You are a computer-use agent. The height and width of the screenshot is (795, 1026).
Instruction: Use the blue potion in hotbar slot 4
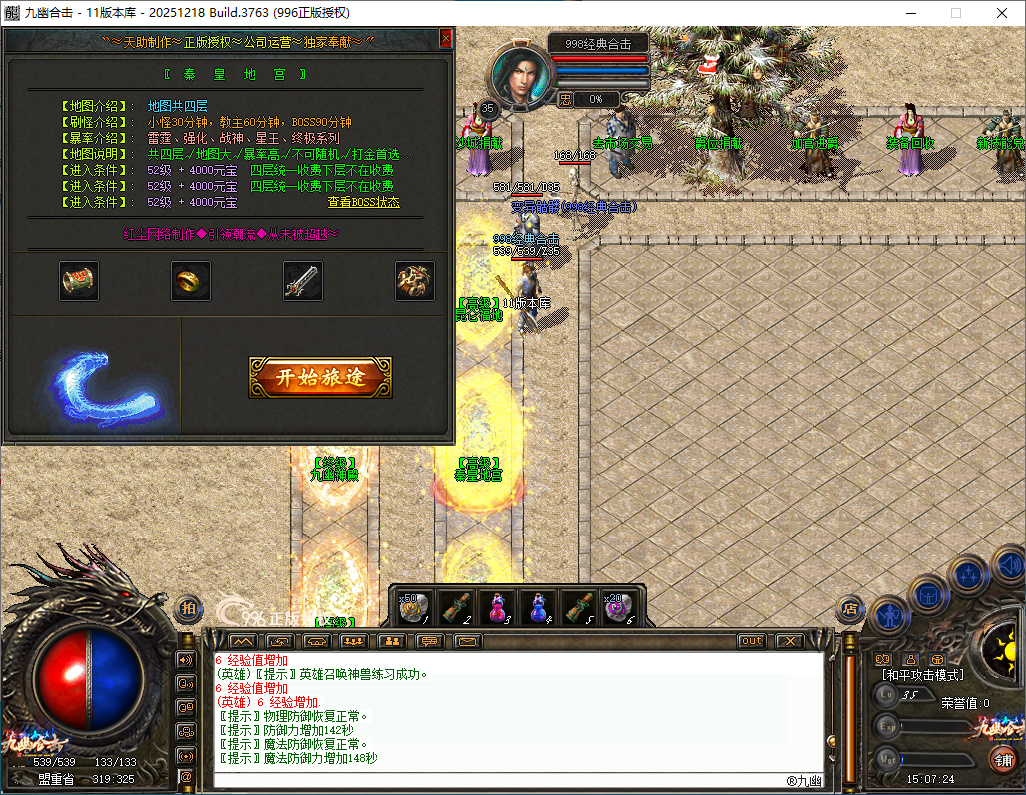(x=537, y=608)
